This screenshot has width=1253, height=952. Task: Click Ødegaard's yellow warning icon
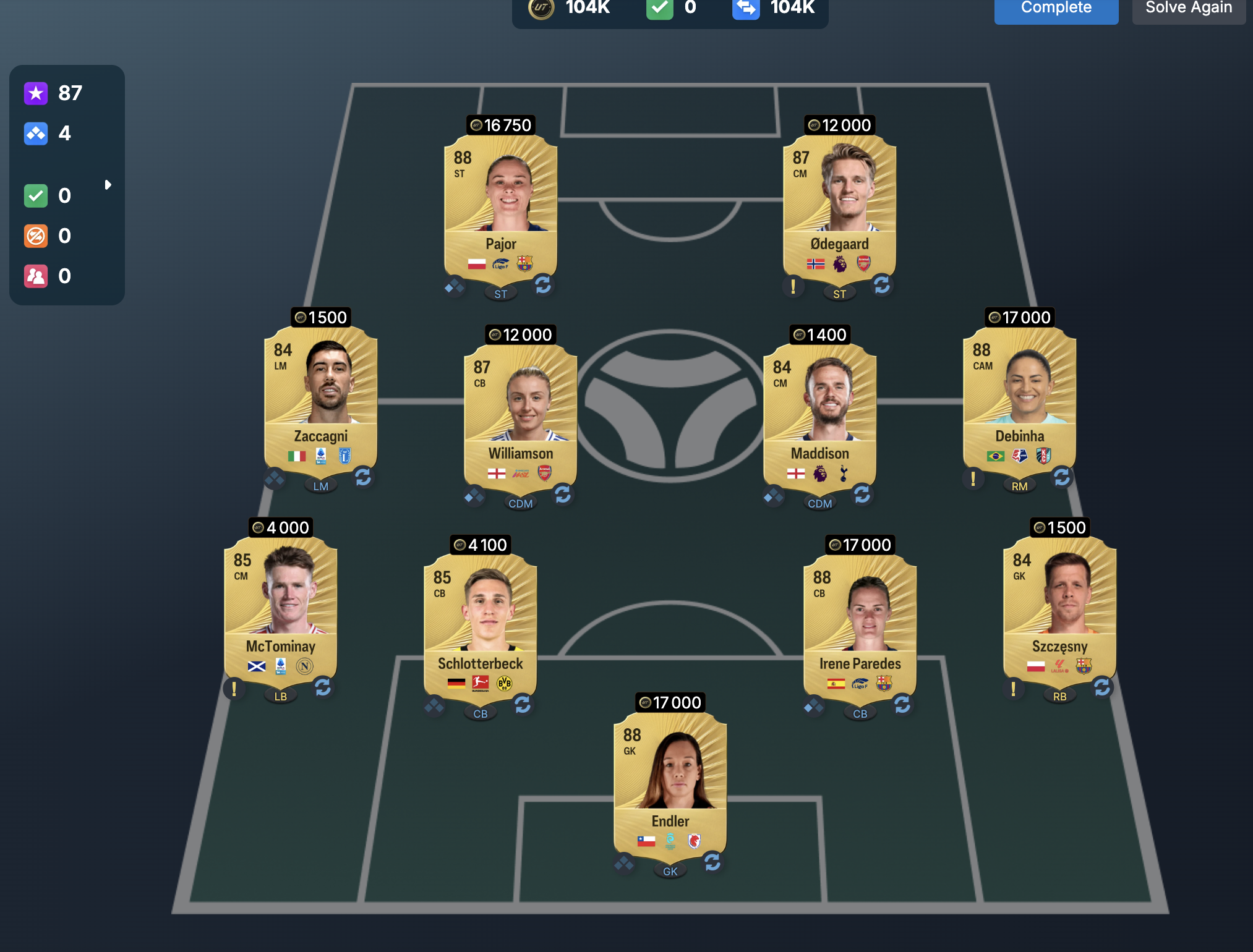pyautogui.click(x=793, y=286)
